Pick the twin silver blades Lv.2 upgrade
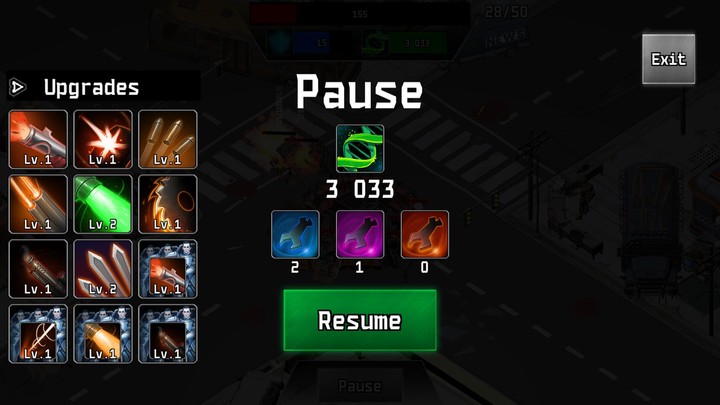 pos(103,269)
